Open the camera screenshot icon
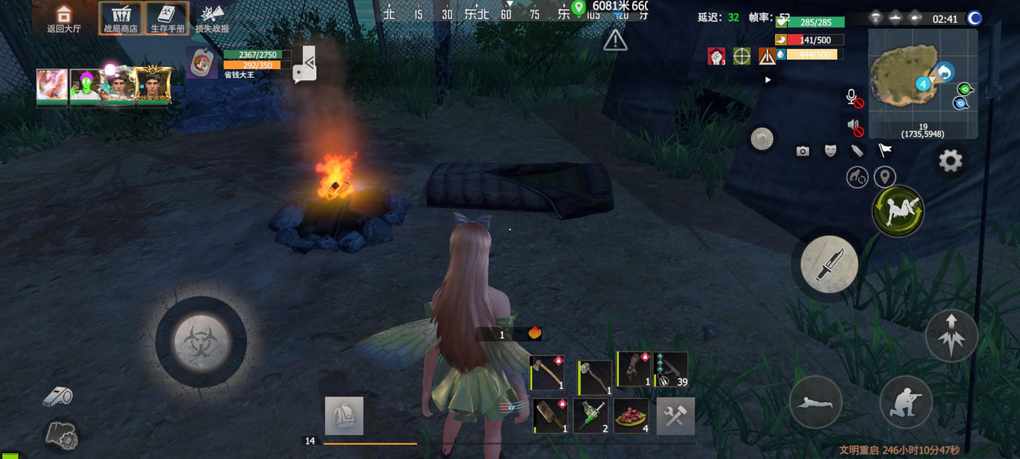 802,151
